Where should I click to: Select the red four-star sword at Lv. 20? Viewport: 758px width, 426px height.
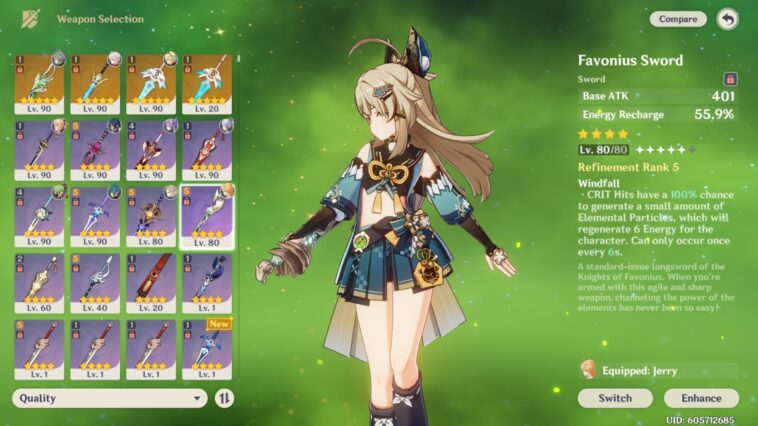151,280
